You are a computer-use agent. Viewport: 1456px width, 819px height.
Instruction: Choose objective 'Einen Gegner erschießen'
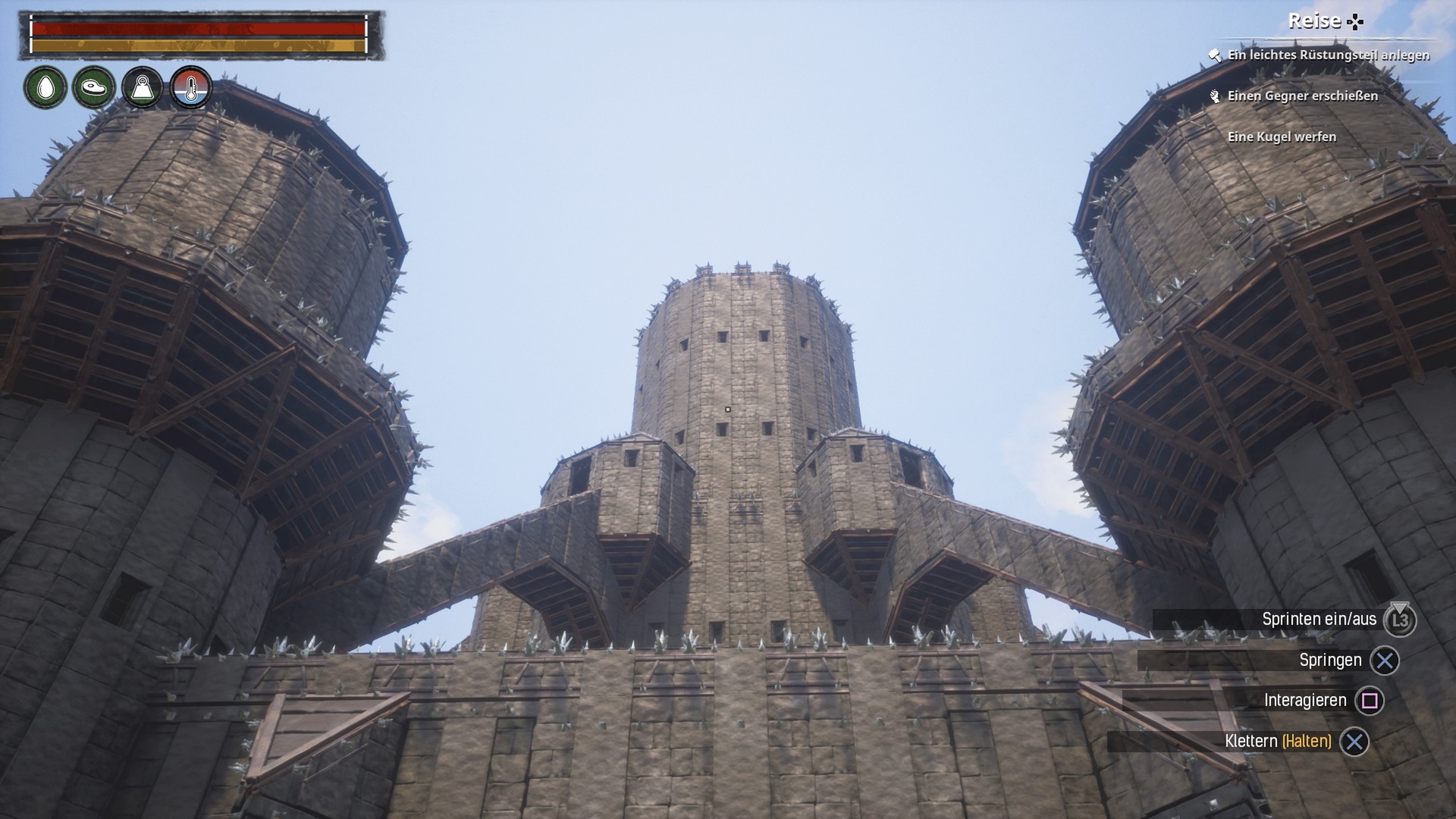point(1302,96)
